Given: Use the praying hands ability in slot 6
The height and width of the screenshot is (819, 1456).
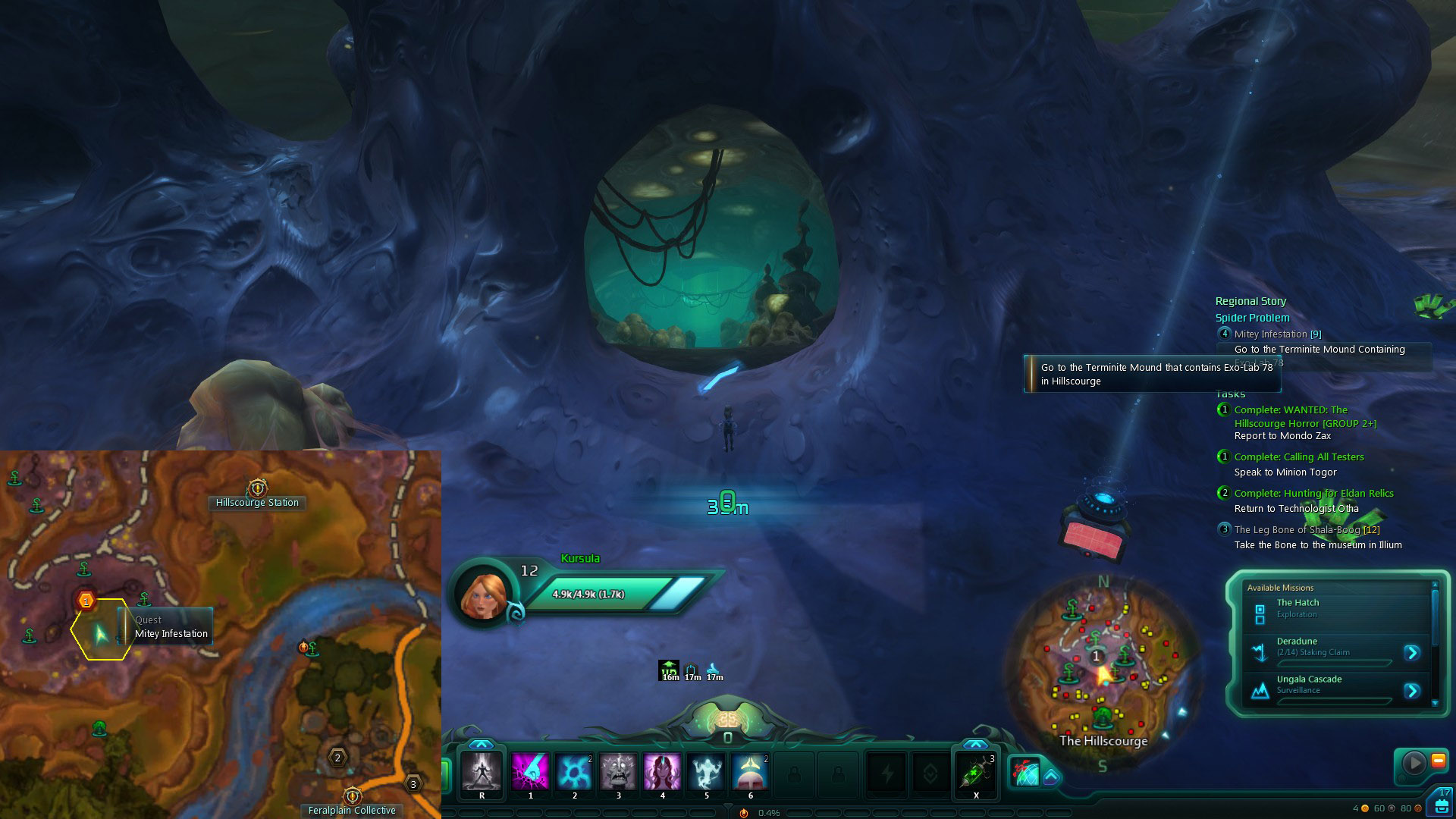Looking at the screenshot, I should tap(750, 771).
